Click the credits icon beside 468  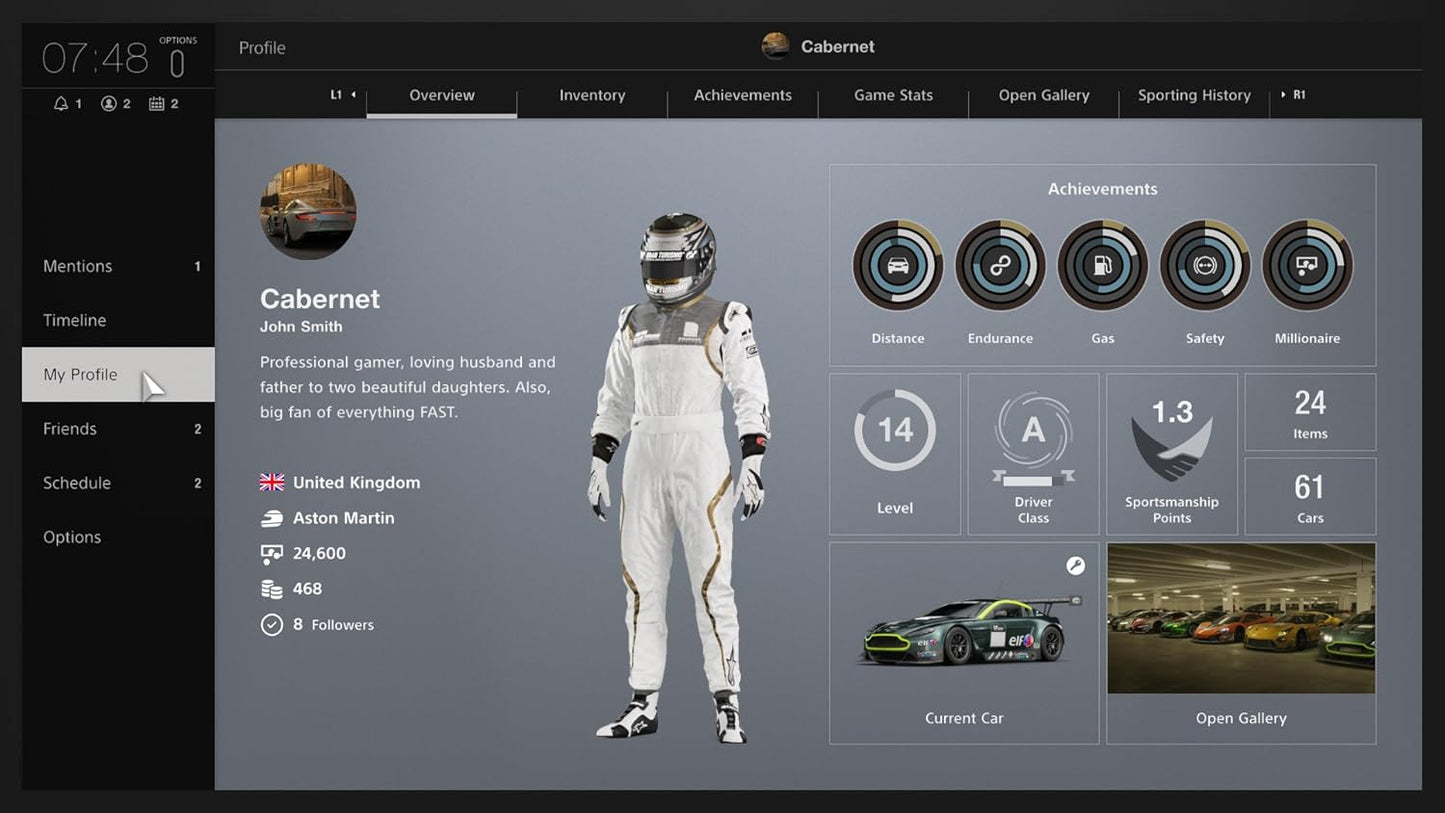click(x=271, y=588)
